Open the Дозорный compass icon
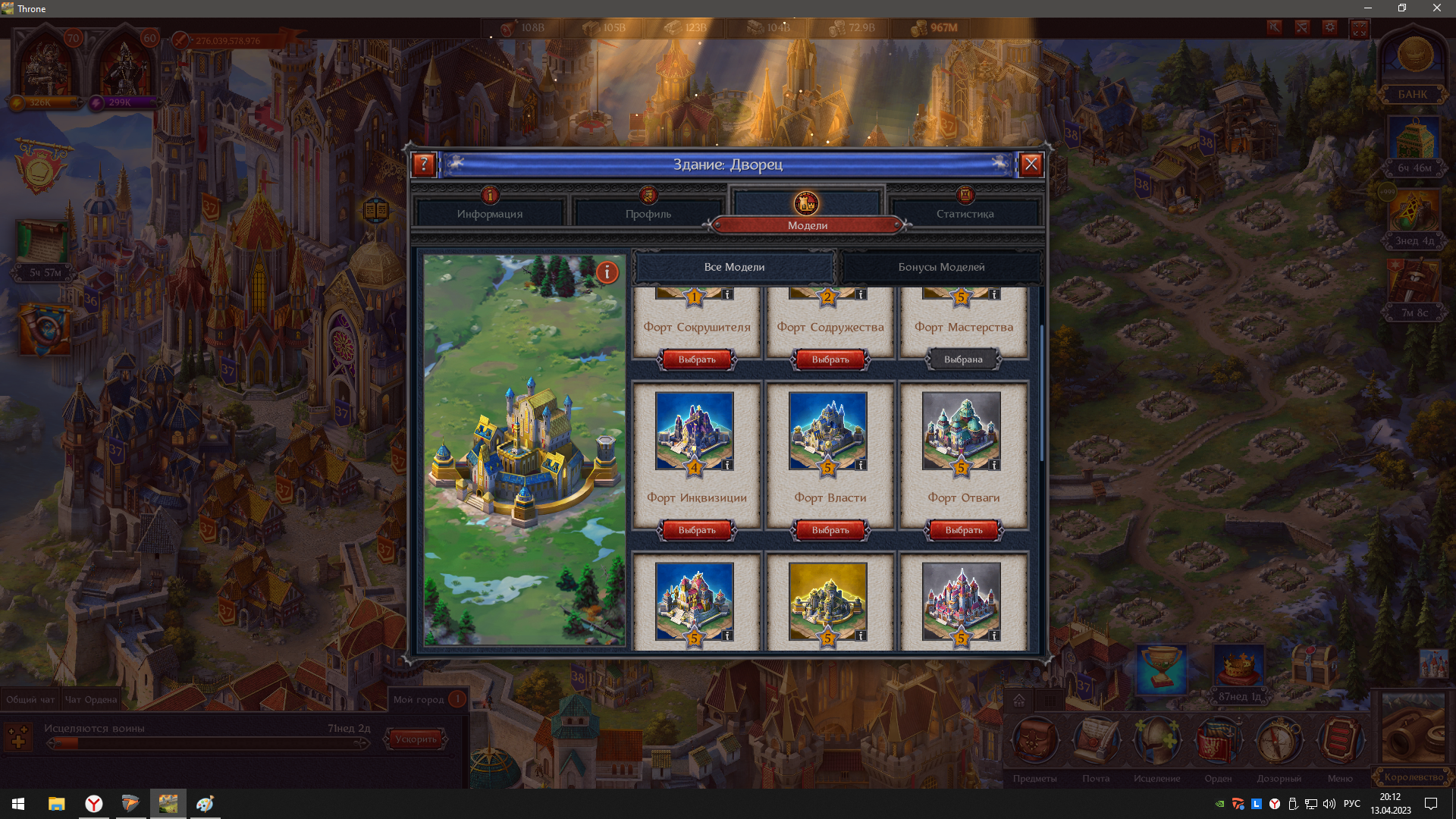 pos(1279,739)
